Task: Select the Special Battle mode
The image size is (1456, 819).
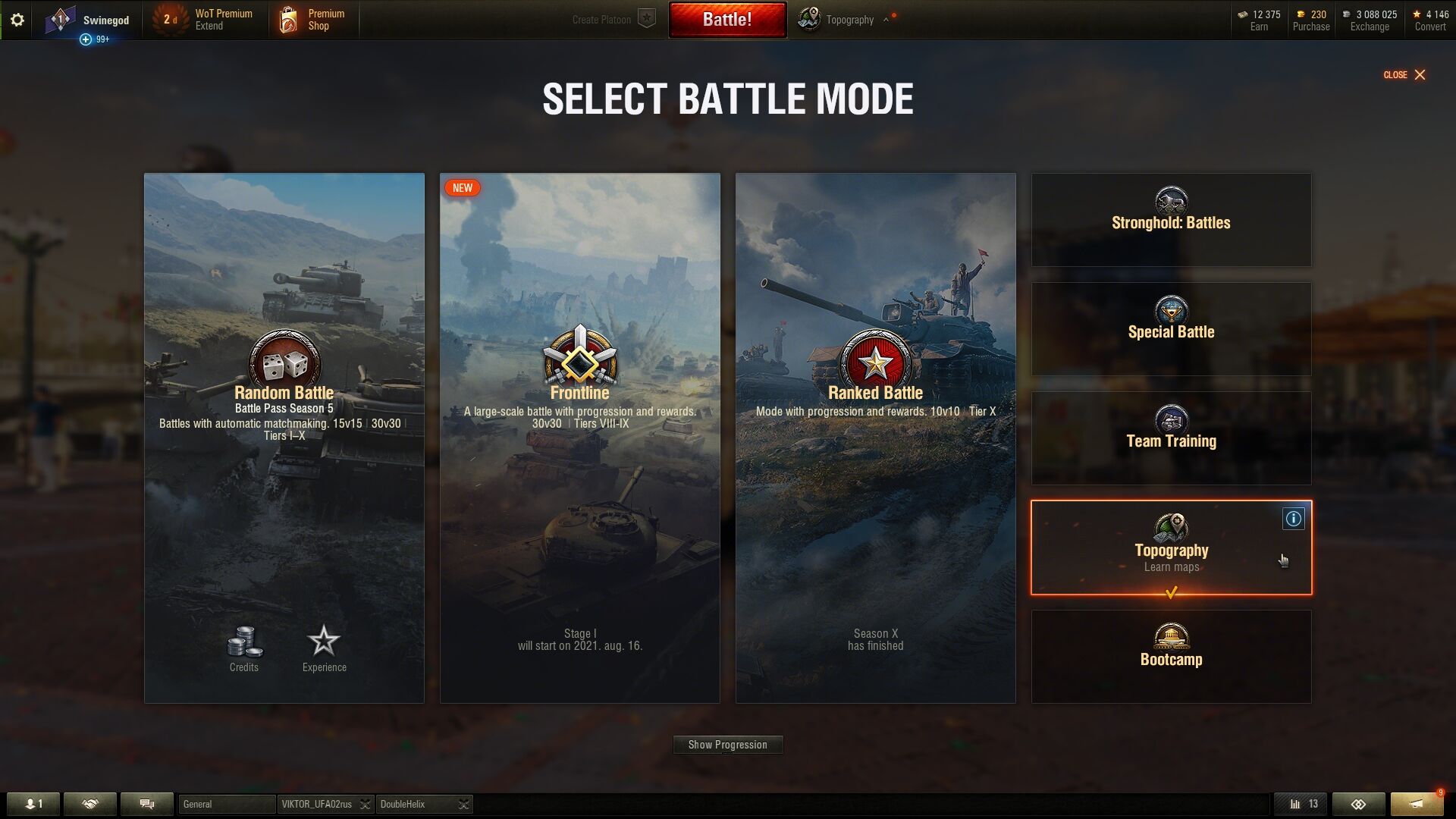Action: tap(1171, 329)
